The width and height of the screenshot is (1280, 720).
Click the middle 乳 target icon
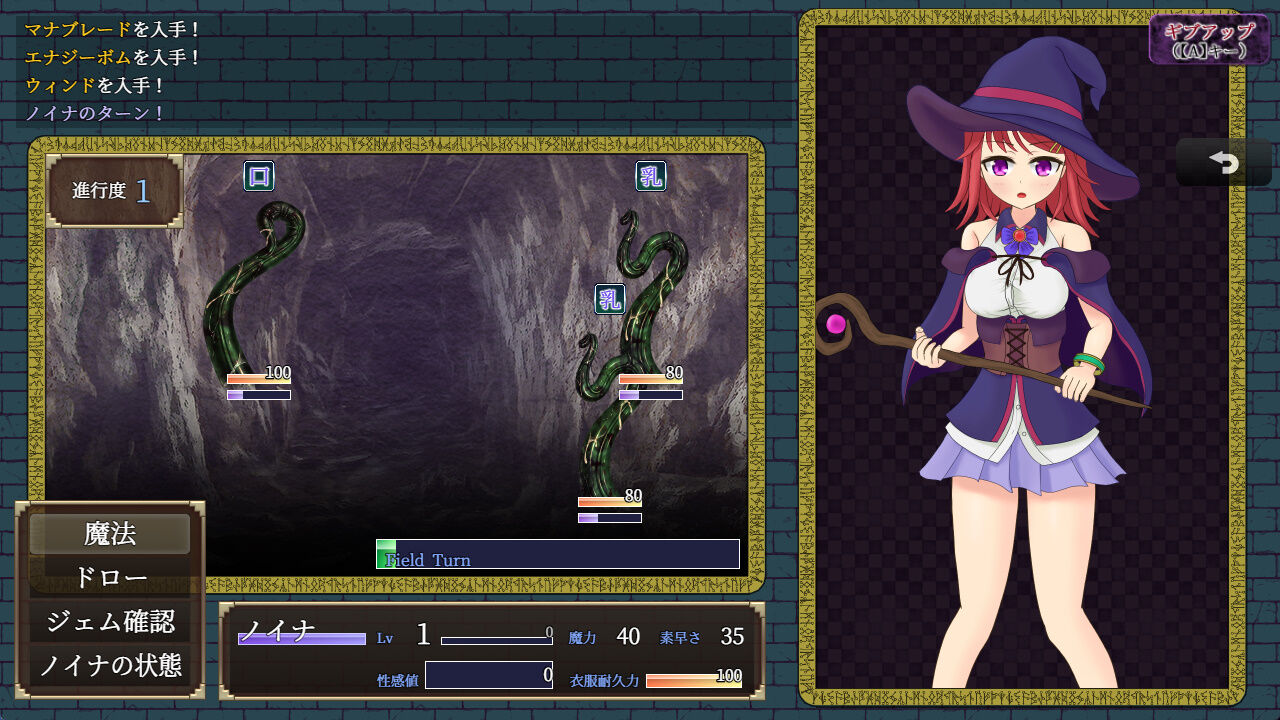click(x=609, y=297)
